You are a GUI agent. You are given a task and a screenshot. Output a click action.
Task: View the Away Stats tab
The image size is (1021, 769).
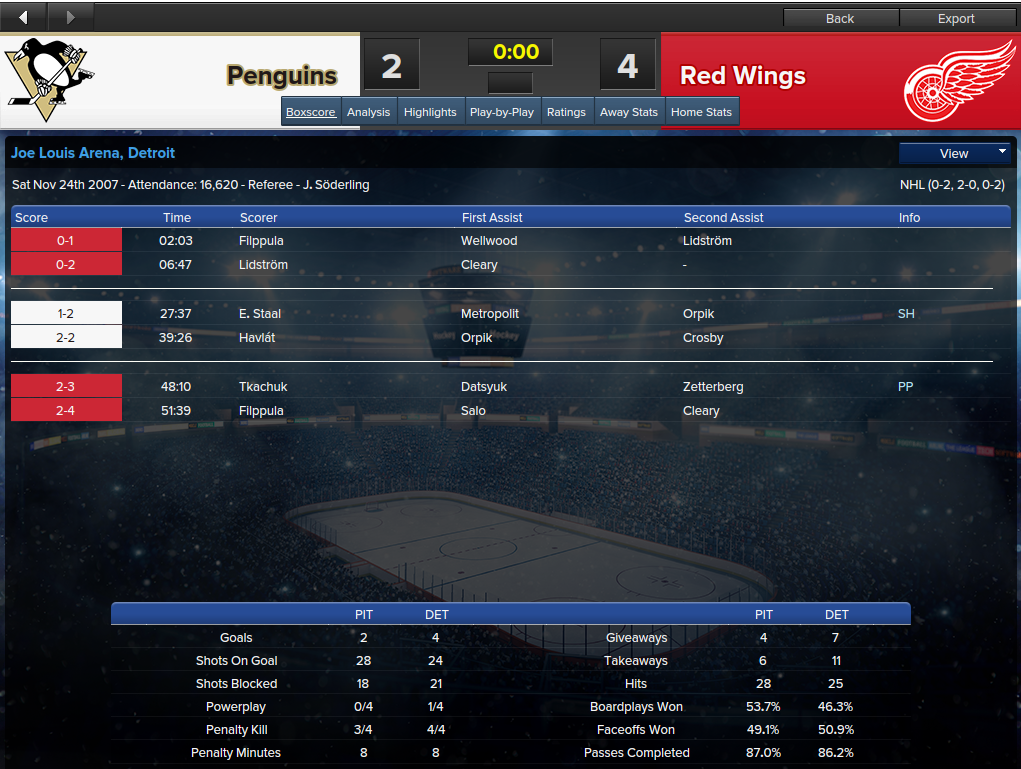(629, 112)
